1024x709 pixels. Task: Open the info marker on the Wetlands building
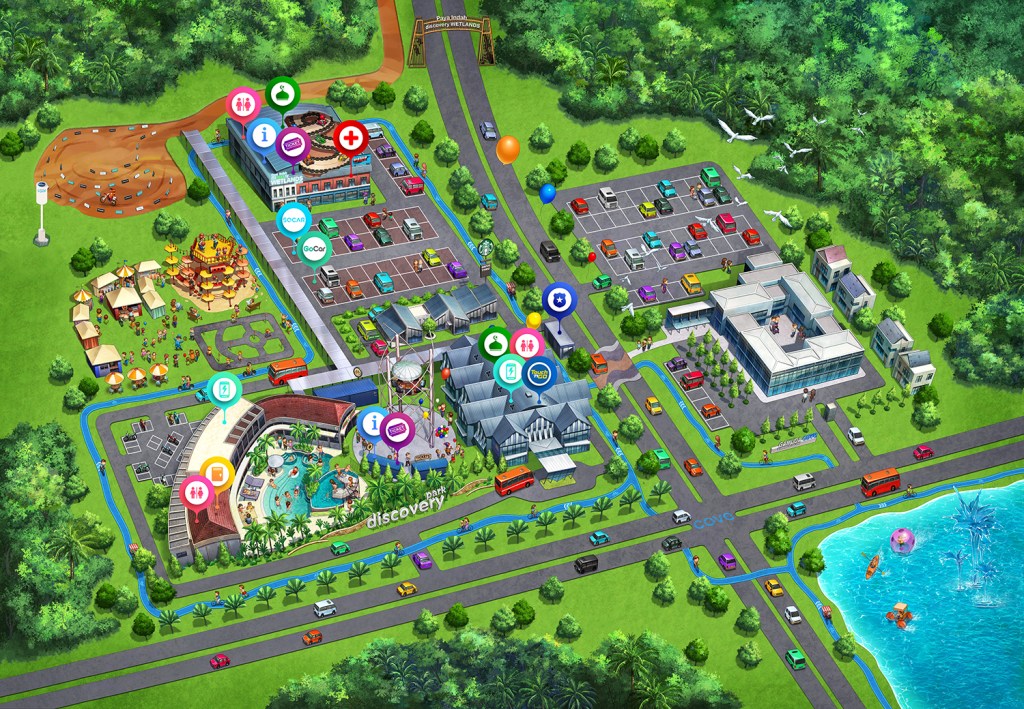(x=263, y=133)
